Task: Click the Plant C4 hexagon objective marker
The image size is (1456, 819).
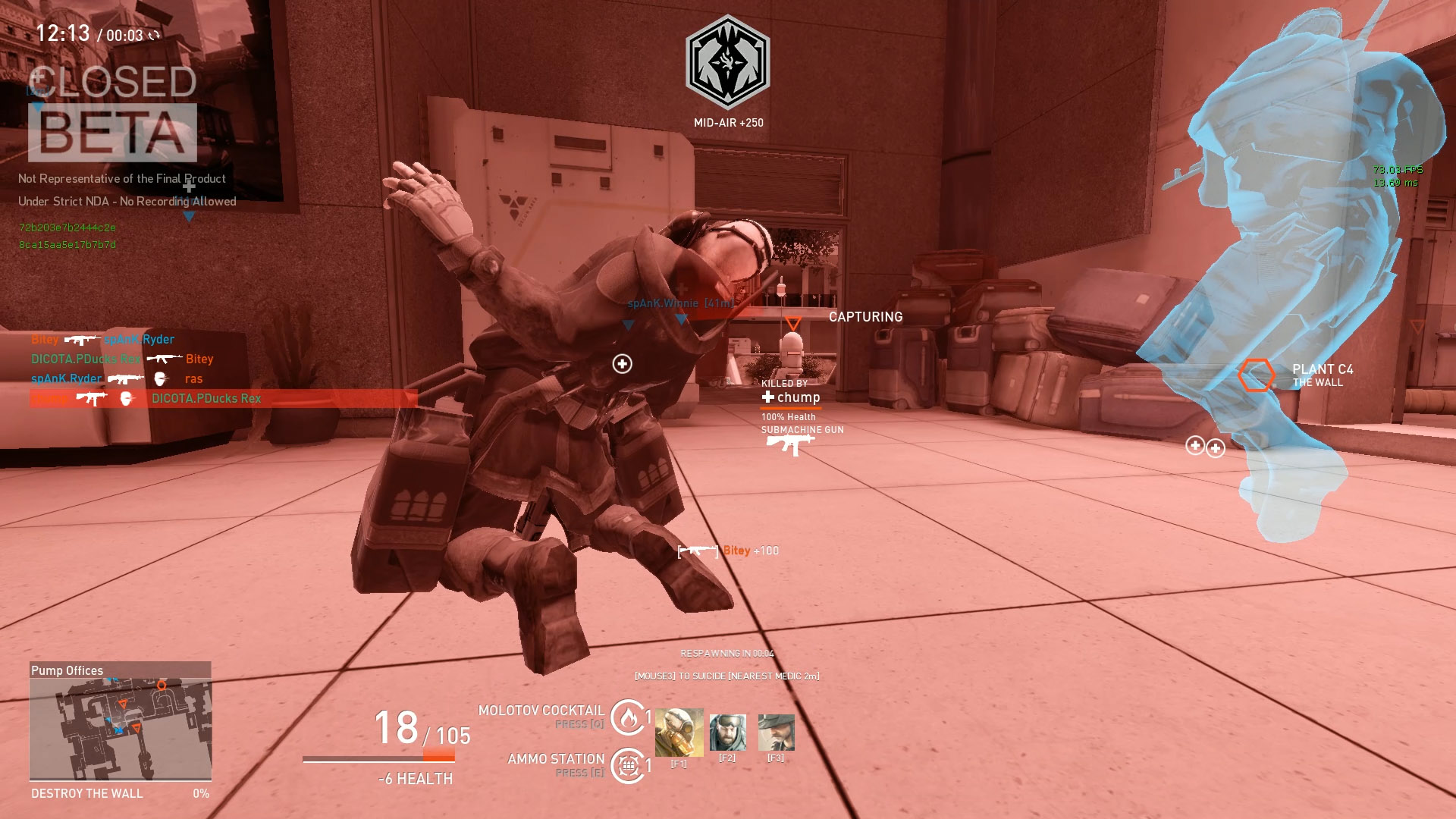Action: 1256,375
